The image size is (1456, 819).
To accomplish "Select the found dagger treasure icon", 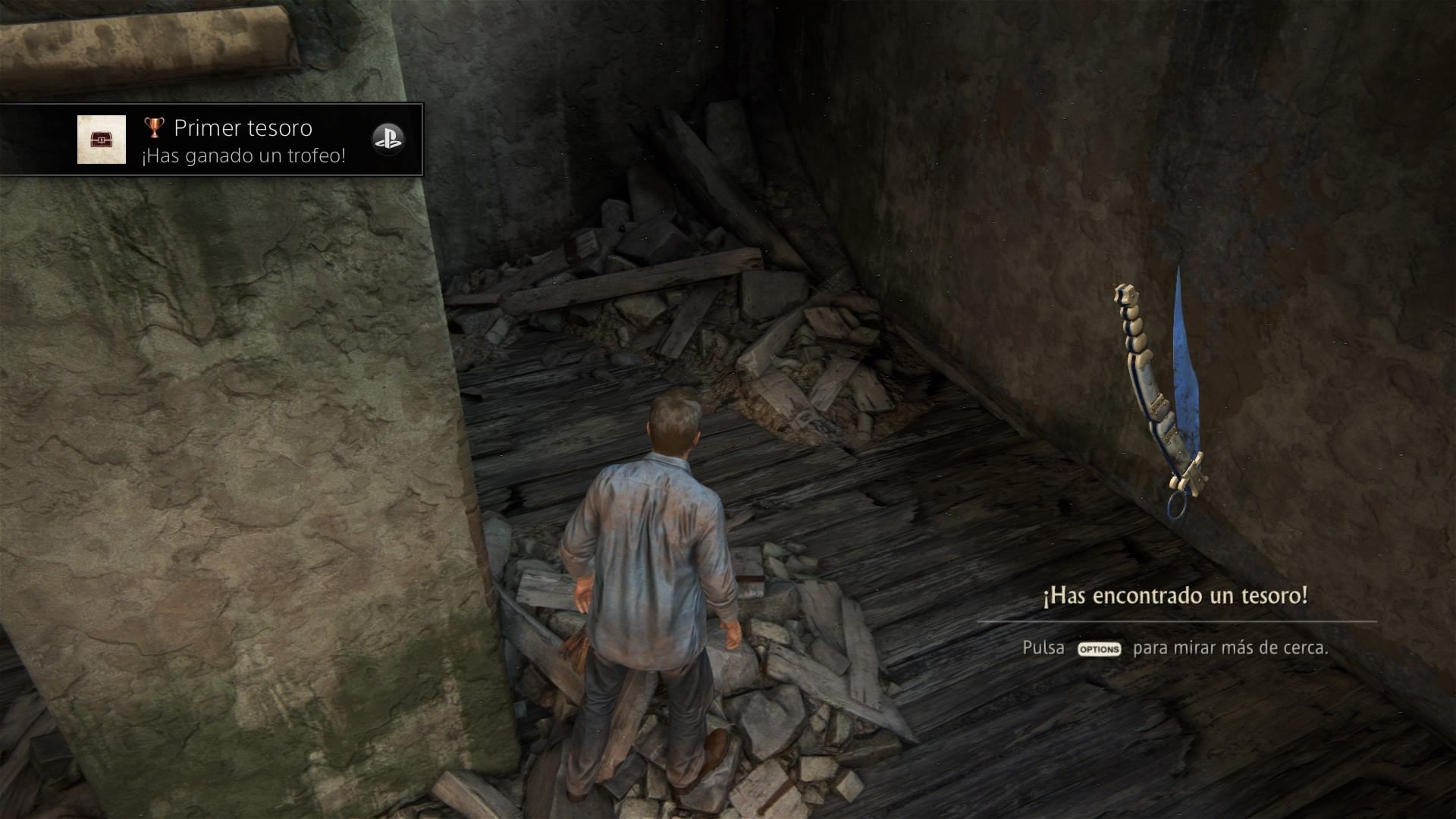I will [x=1160, y=394].
